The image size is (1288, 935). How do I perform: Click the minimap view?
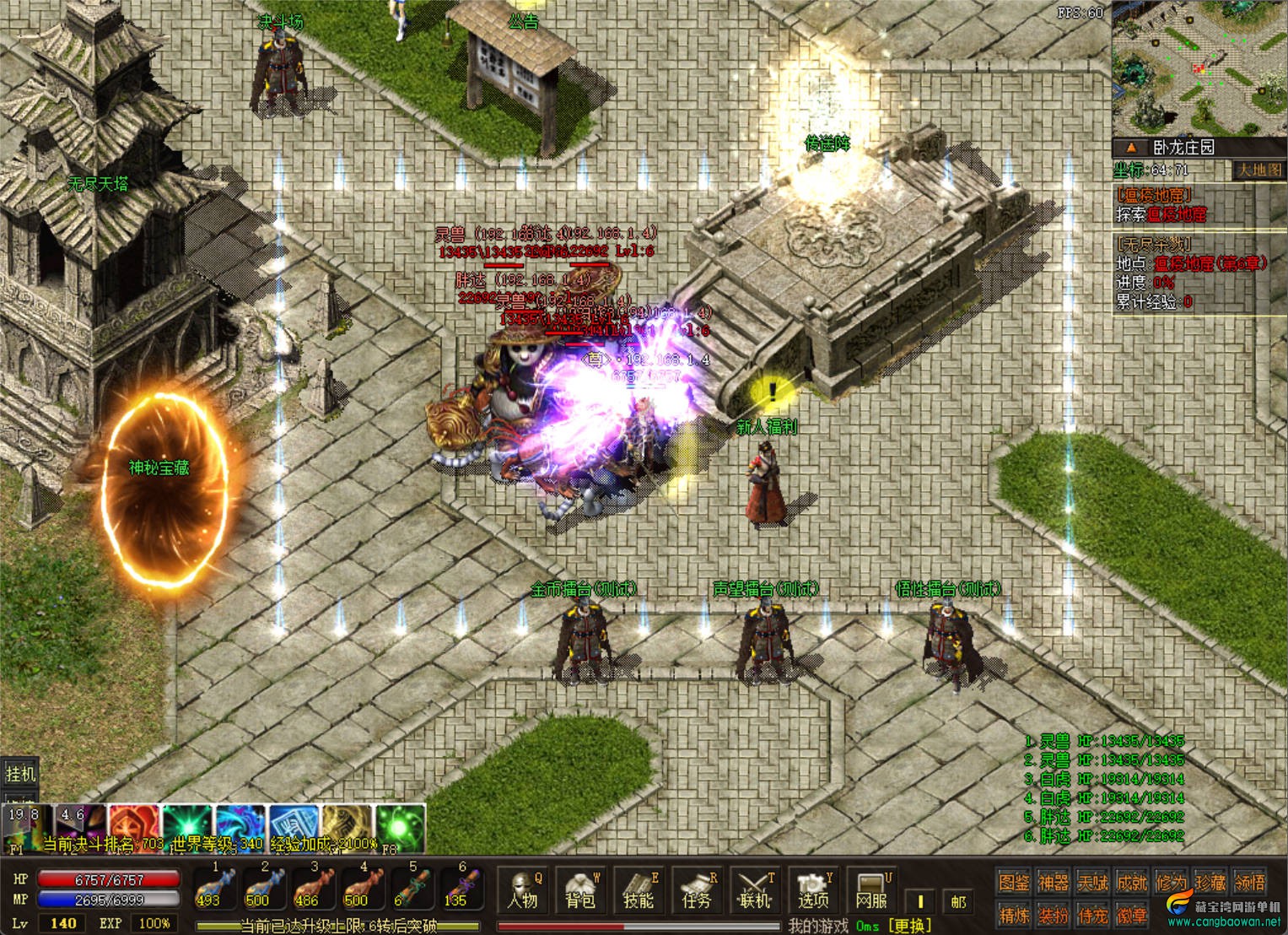[1199, 68]
